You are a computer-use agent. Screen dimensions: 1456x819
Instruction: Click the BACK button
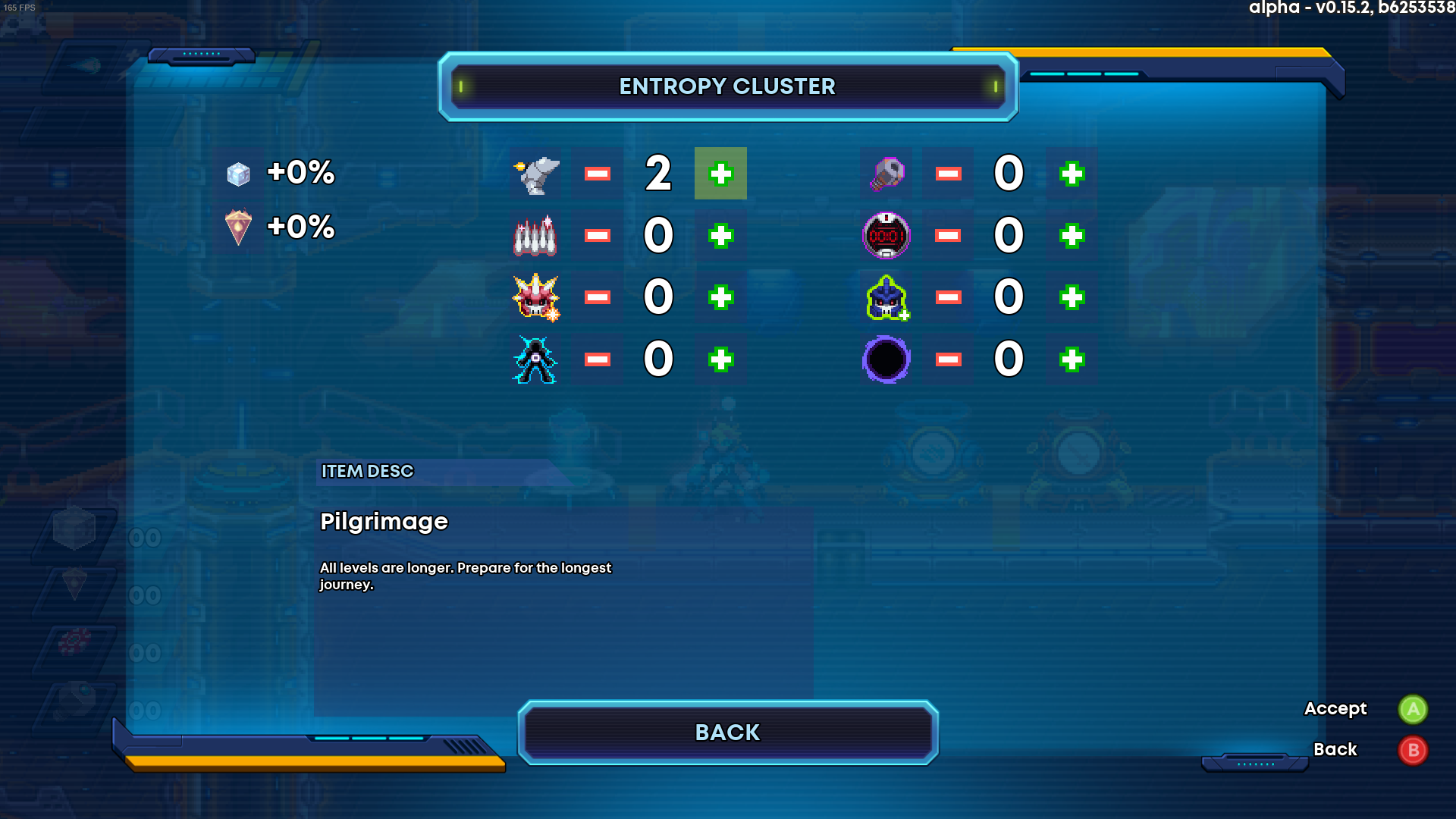727,733
